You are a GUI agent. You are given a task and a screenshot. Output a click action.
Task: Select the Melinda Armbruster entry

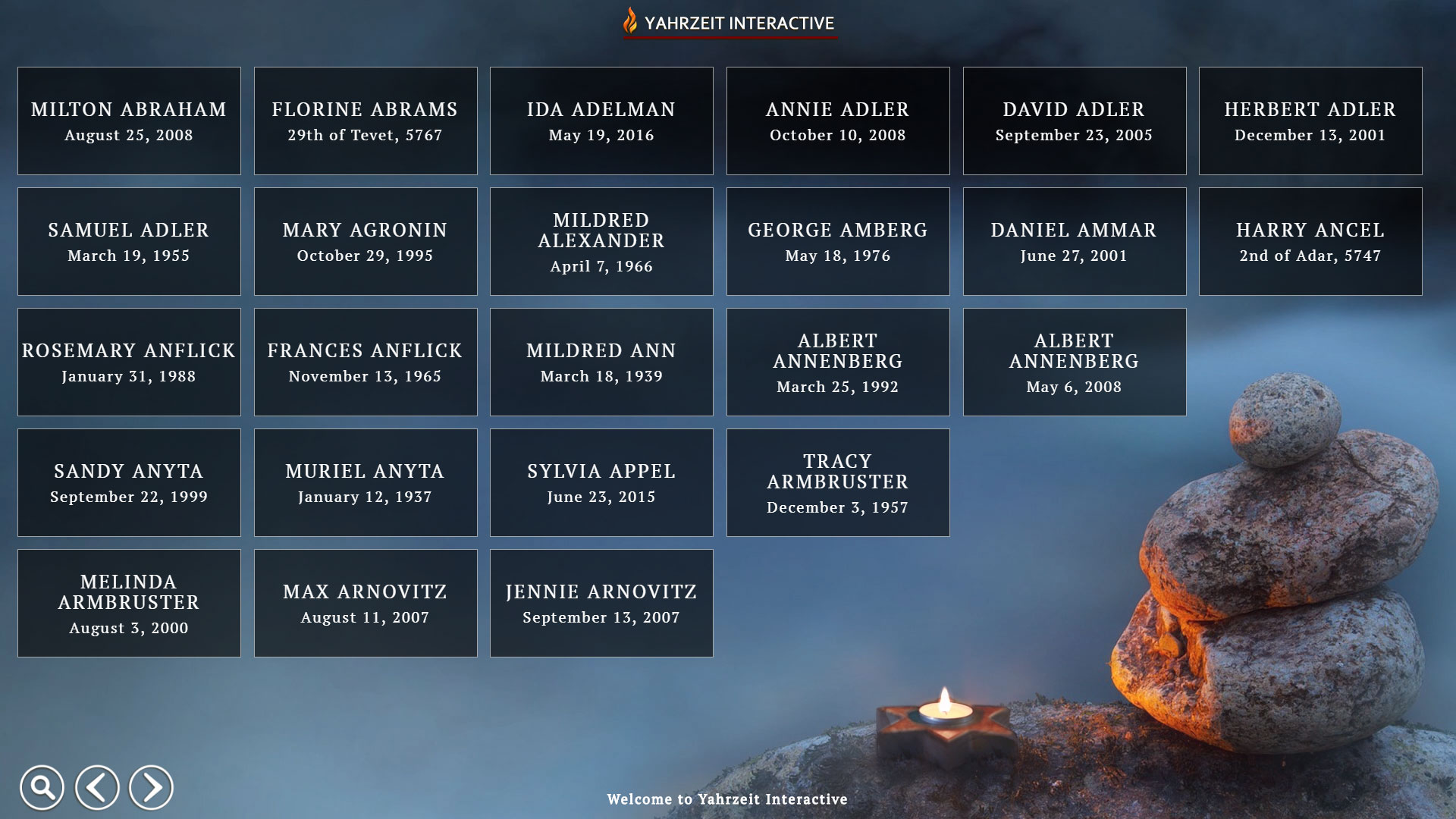point(129,604)
